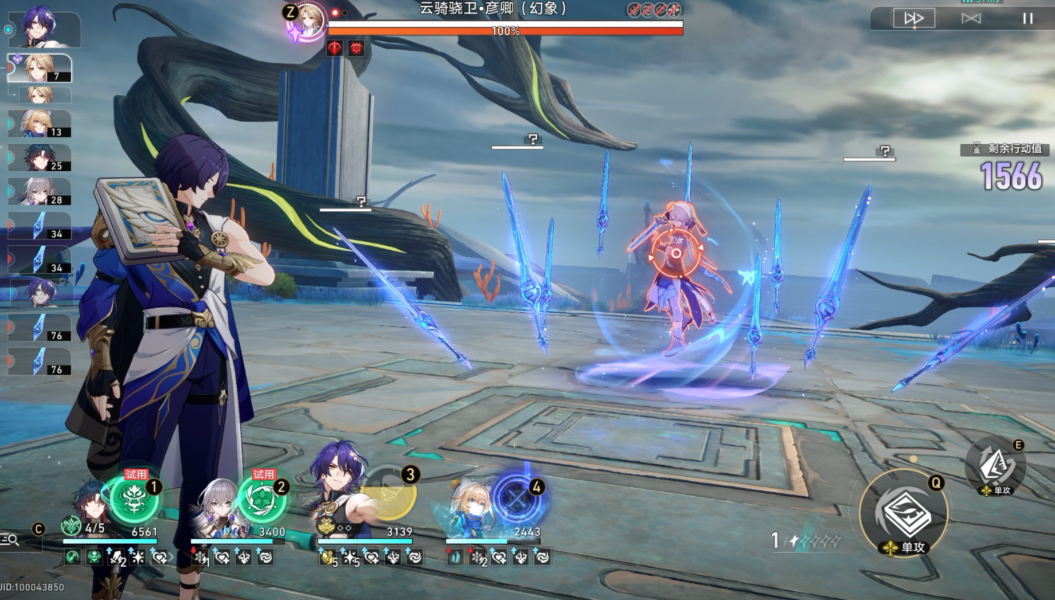Activate the E skill with rotating arrows

point(994,464)
